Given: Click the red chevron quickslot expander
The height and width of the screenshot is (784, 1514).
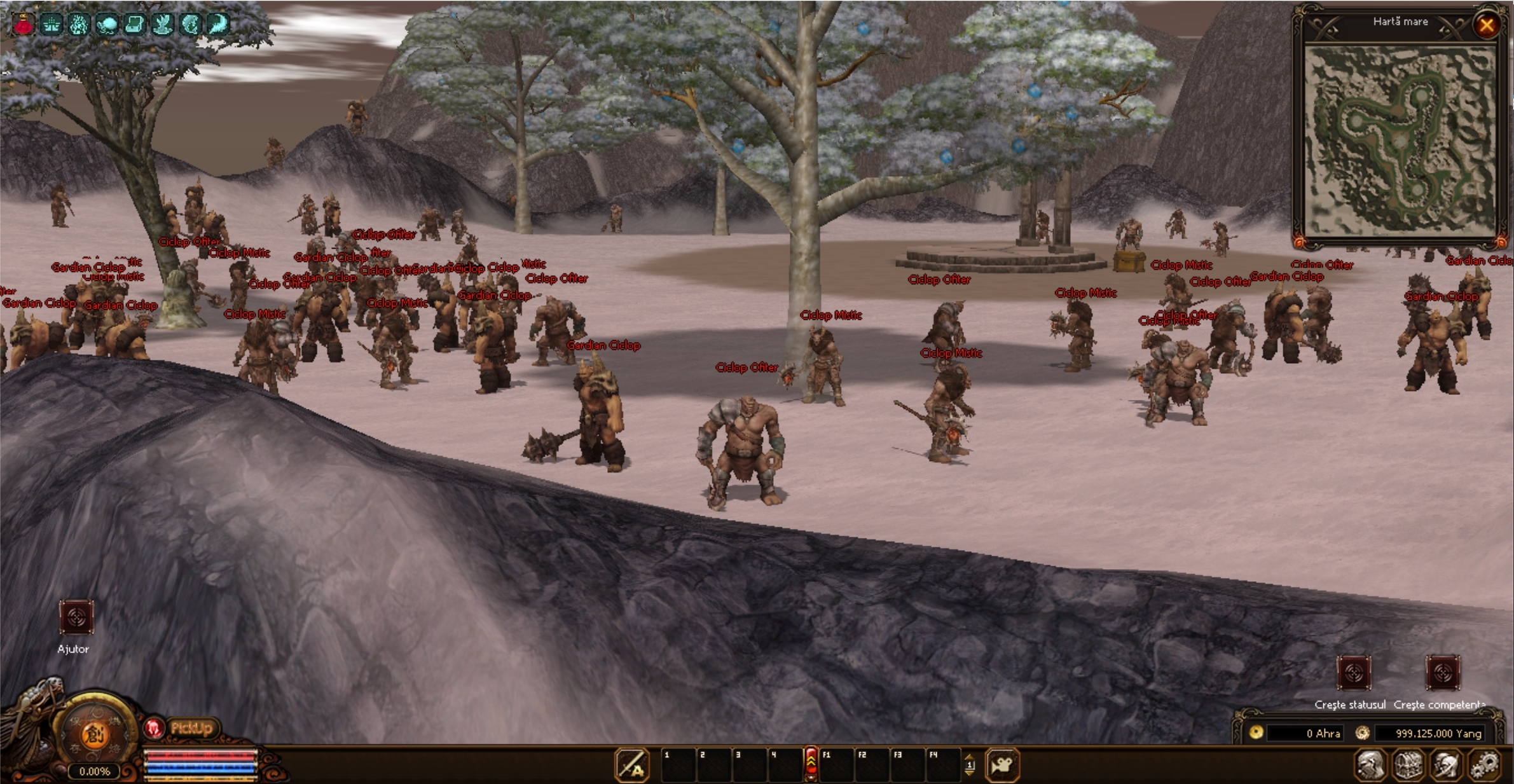Looking at the screenshot, I should (811, 764).
